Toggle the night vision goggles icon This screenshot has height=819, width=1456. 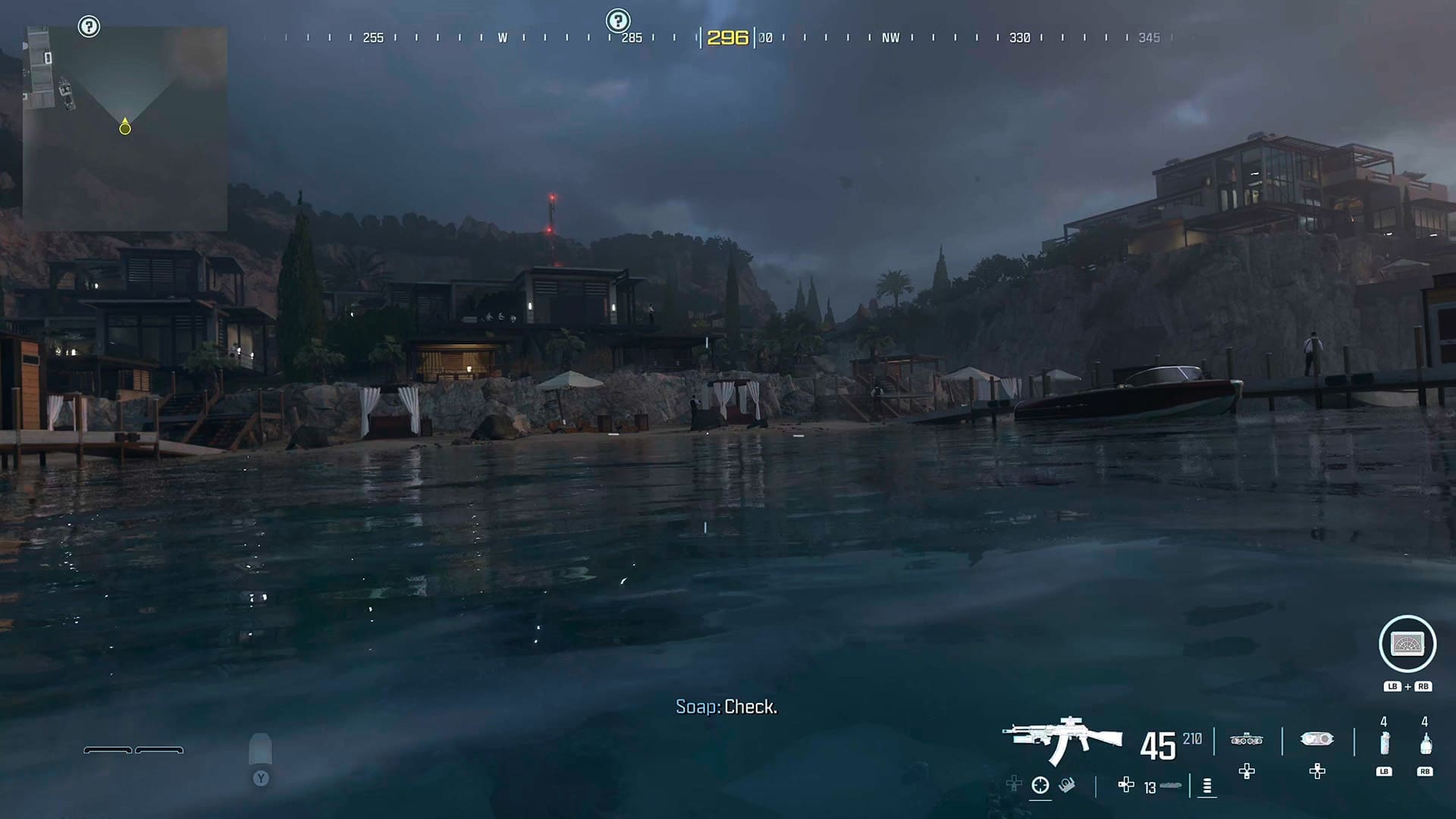pos(1246,739)
